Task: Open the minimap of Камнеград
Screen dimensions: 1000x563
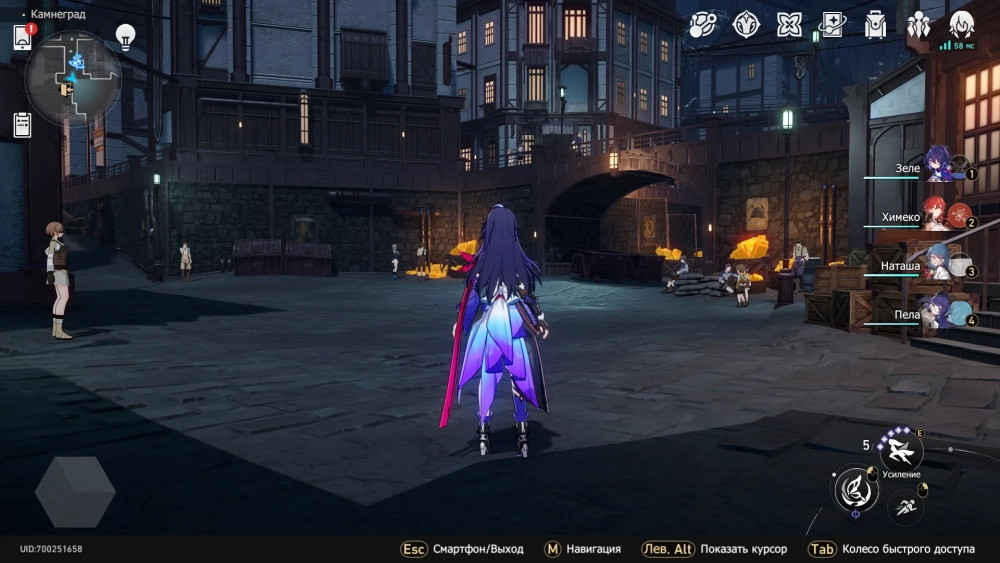Action: pyautogui.click(x=72, y=79)
